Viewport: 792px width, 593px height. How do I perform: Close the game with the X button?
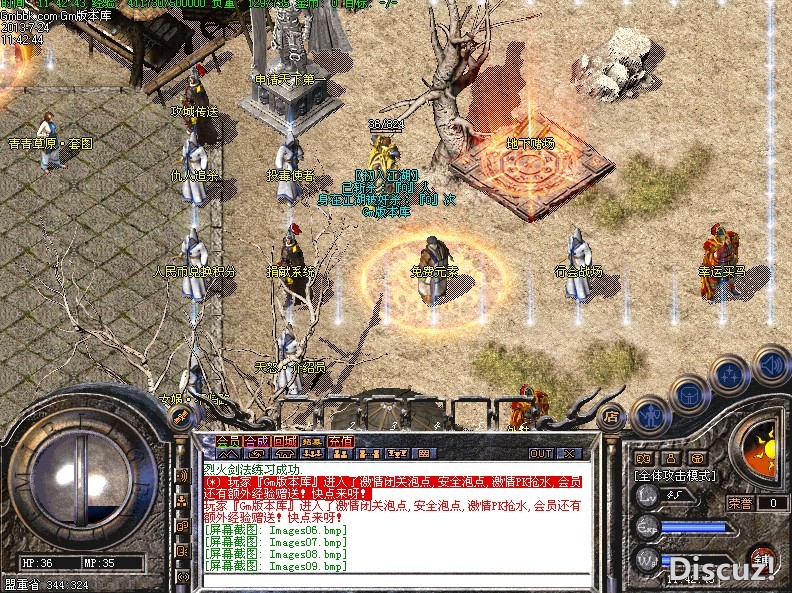click(x=569, y=453)
